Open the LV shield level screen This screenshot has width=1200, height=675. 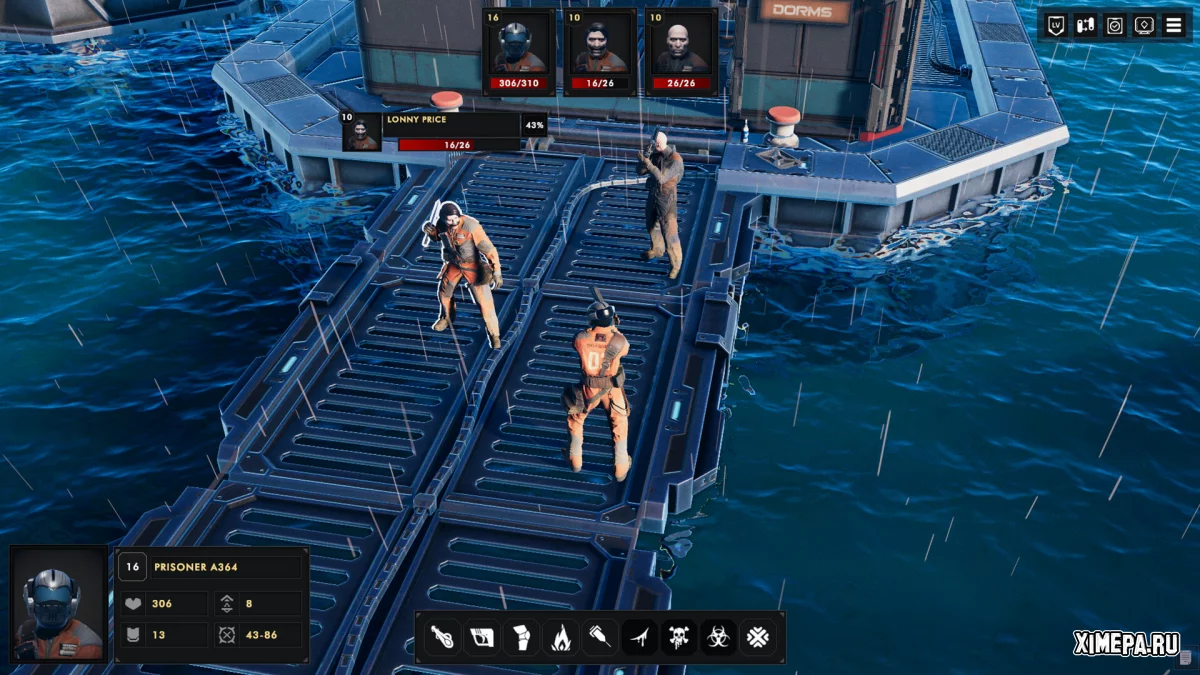1056,25
